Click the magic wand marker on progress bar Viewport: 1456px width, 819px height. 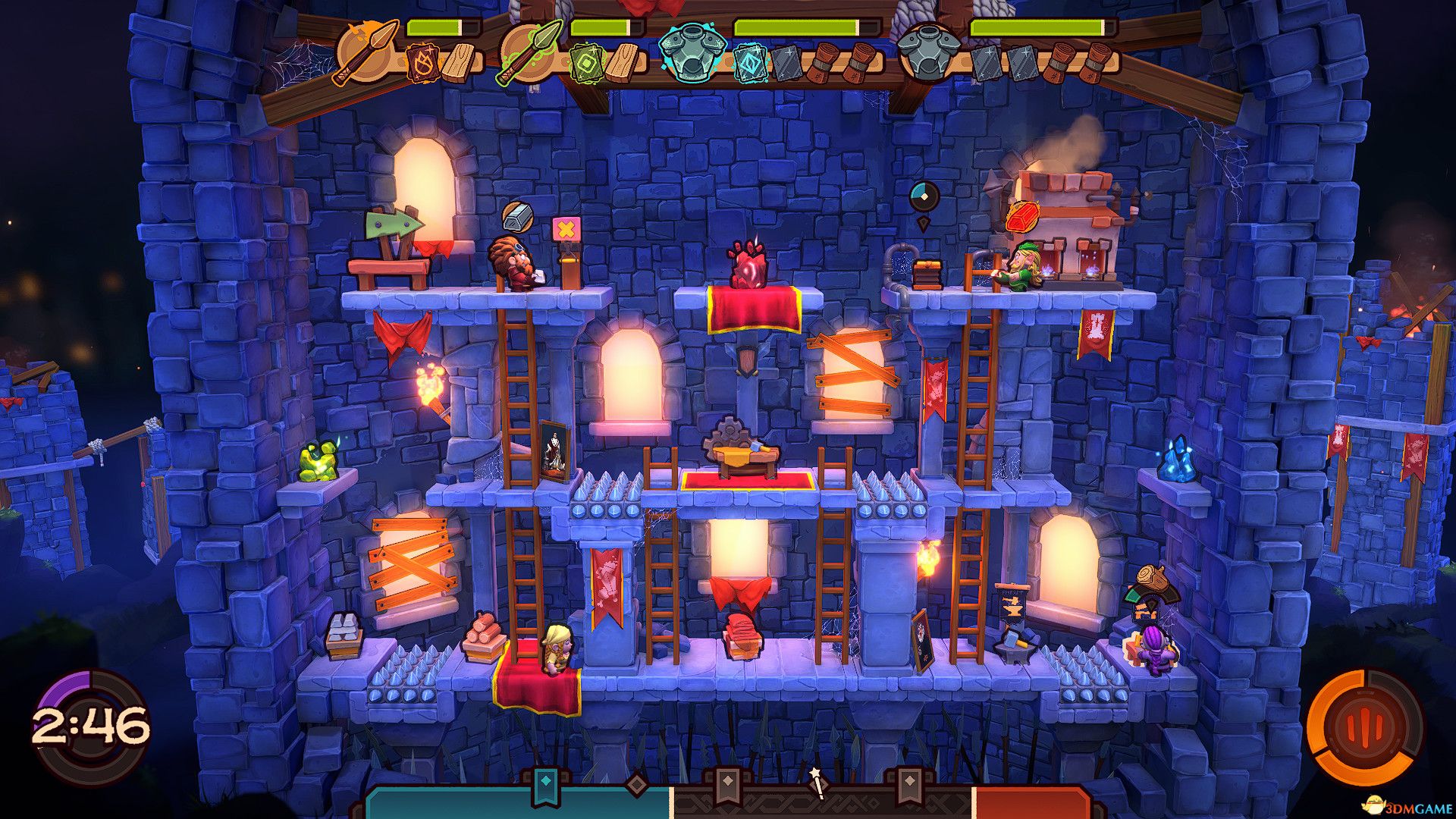tap(817, 783)
